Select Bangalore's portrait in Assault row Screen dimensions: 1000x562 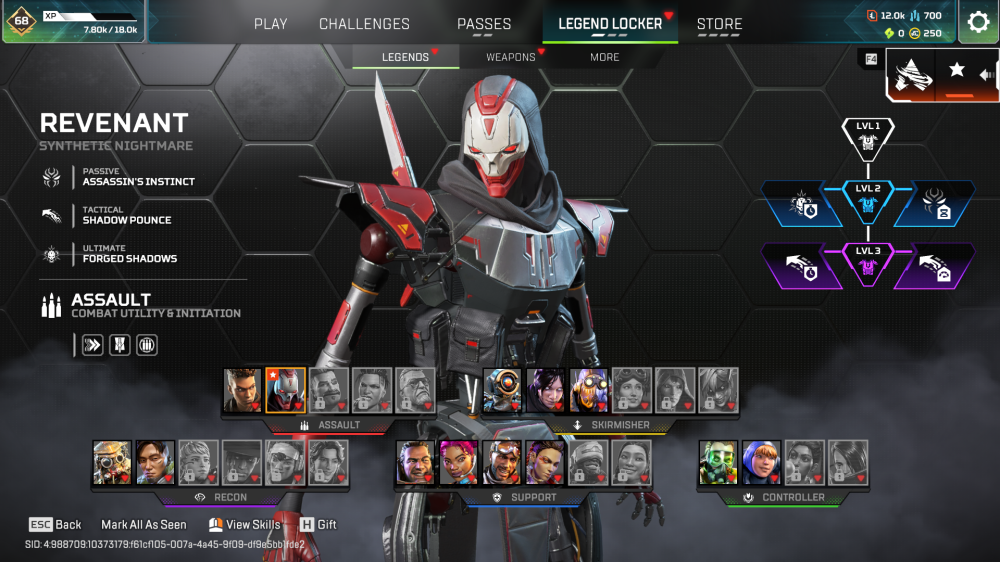tap(243, 390)
